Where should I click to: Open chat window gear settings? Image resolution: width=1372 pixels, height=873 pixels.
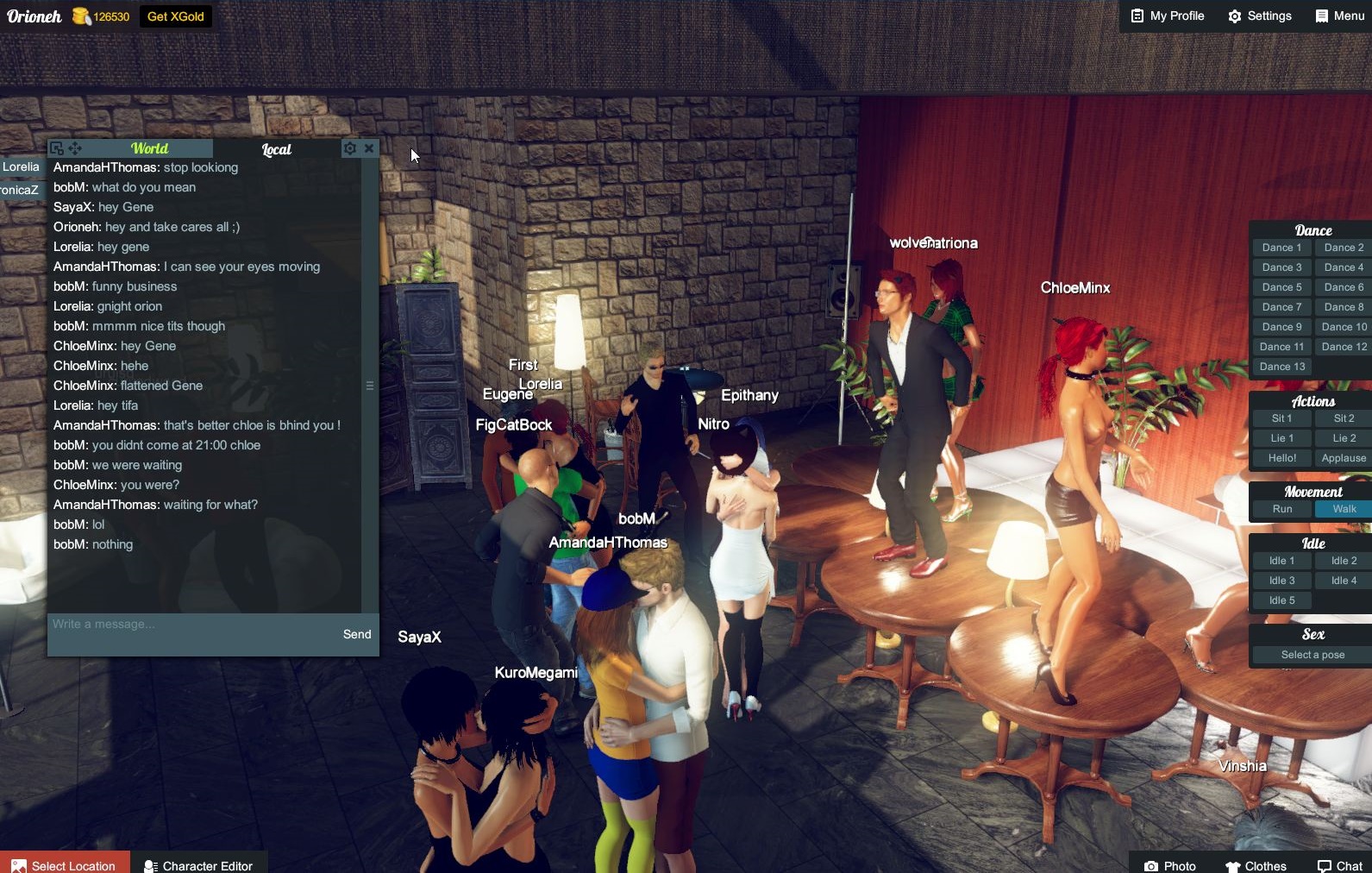350,148
